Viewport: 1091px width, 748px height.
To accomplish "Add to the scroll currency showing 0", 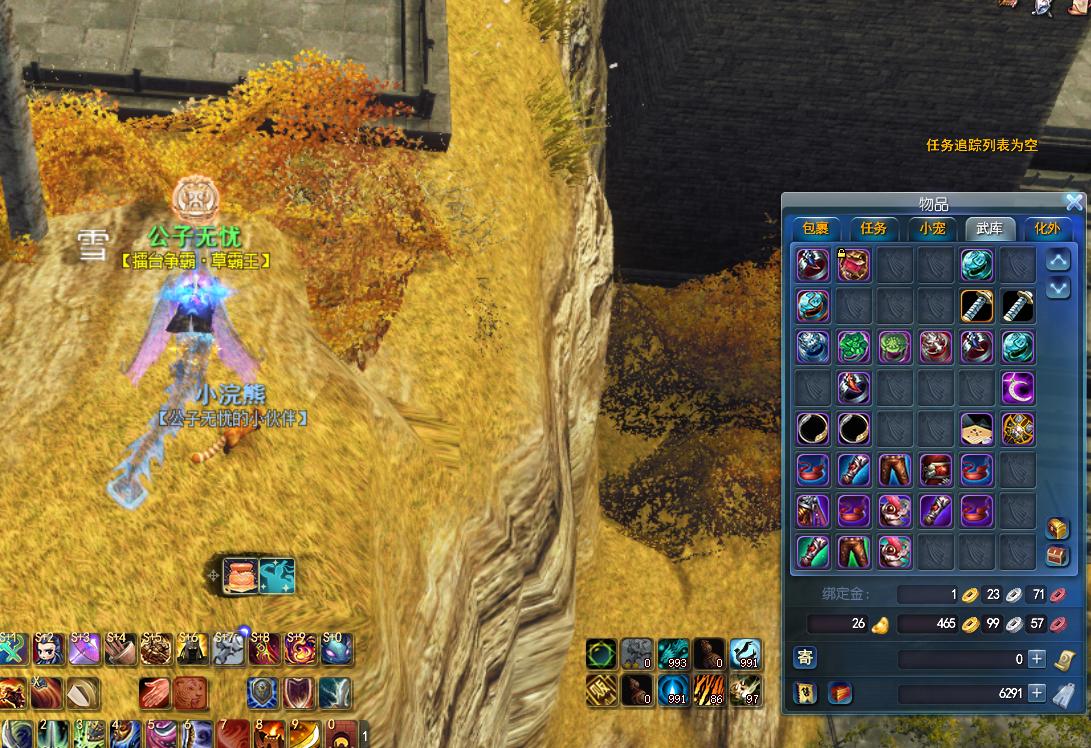I will pos(1037,659).
